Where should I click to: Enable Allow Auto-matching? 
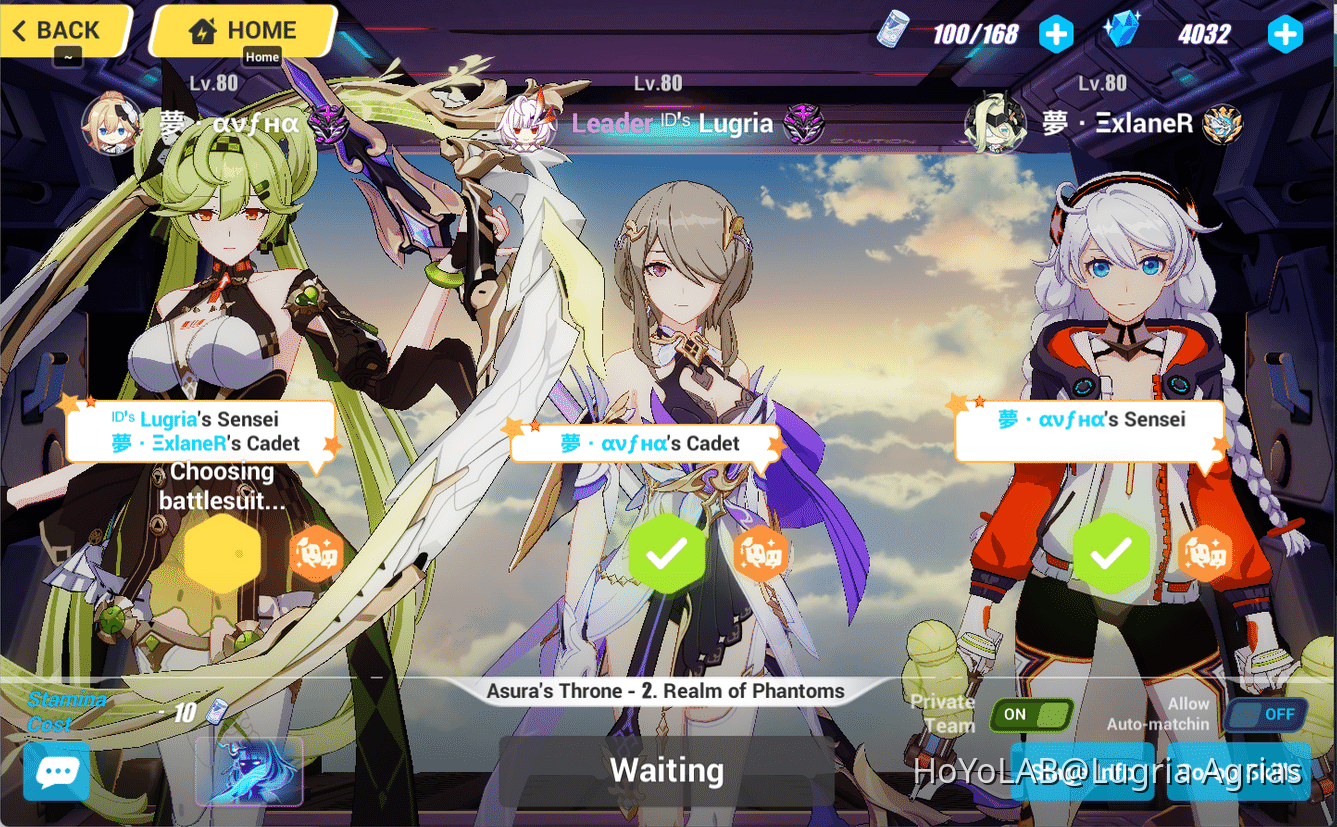click(x=1265, y=714)
